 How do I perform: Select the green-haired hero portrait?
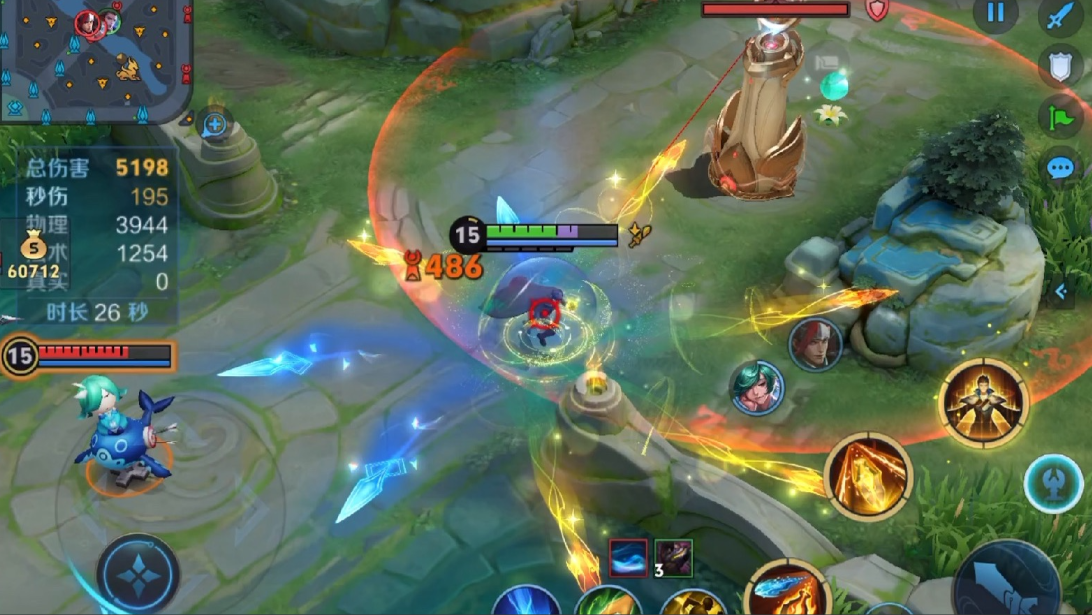(x=757, y=387)
